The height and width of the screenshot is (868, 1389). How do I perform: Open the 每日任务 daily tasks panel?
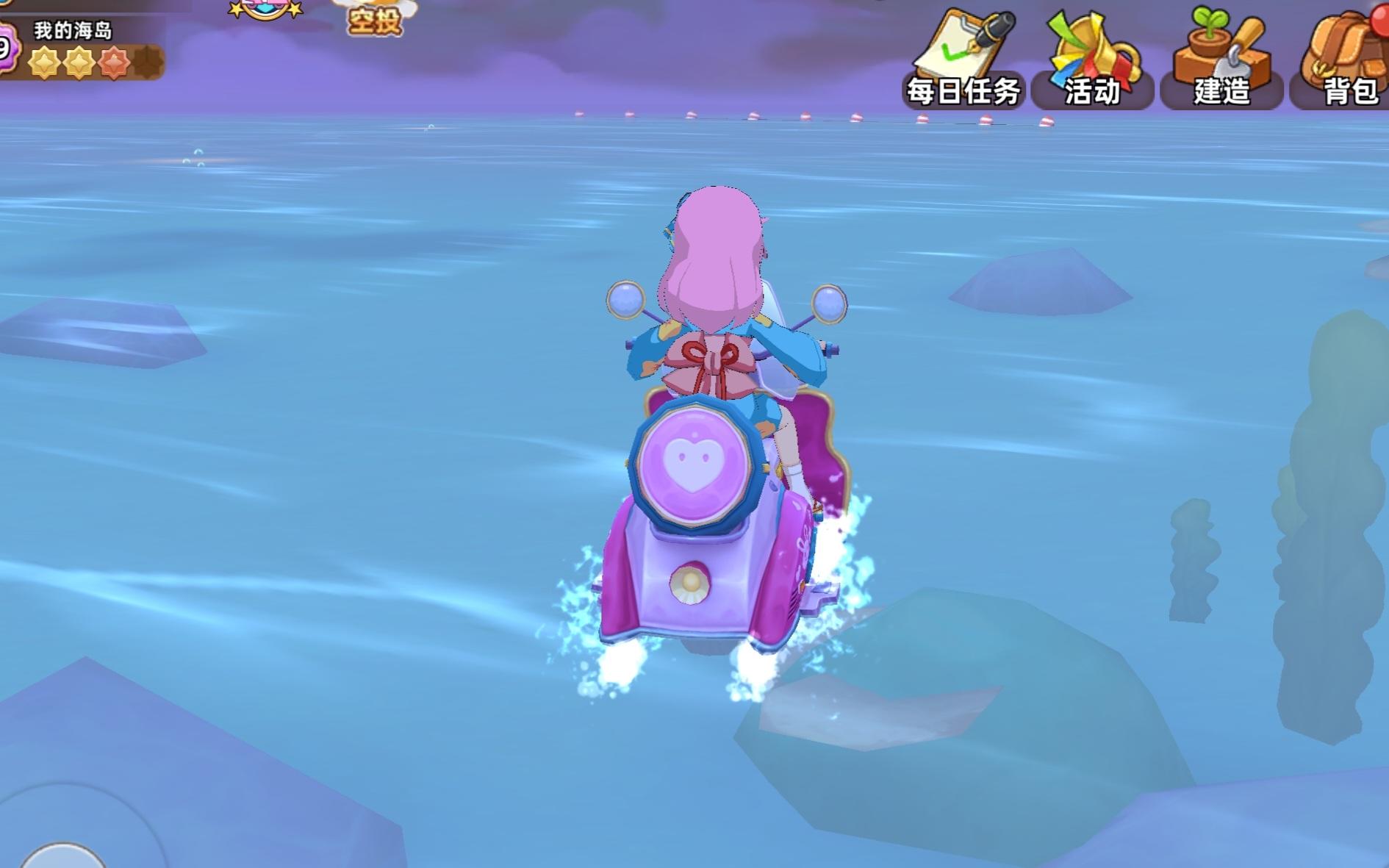coord(963,59)
